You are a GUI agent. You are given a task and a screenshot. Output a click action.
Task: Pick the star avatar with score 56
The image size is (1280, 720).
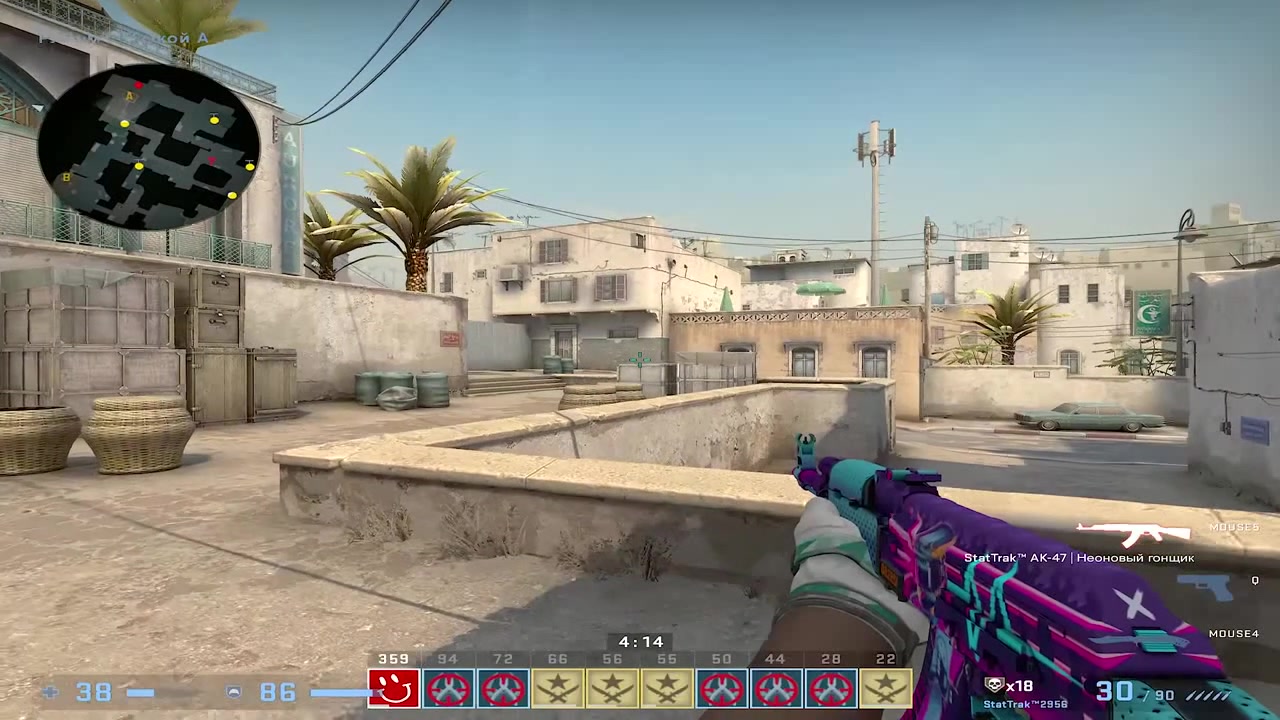coord(612,688)
